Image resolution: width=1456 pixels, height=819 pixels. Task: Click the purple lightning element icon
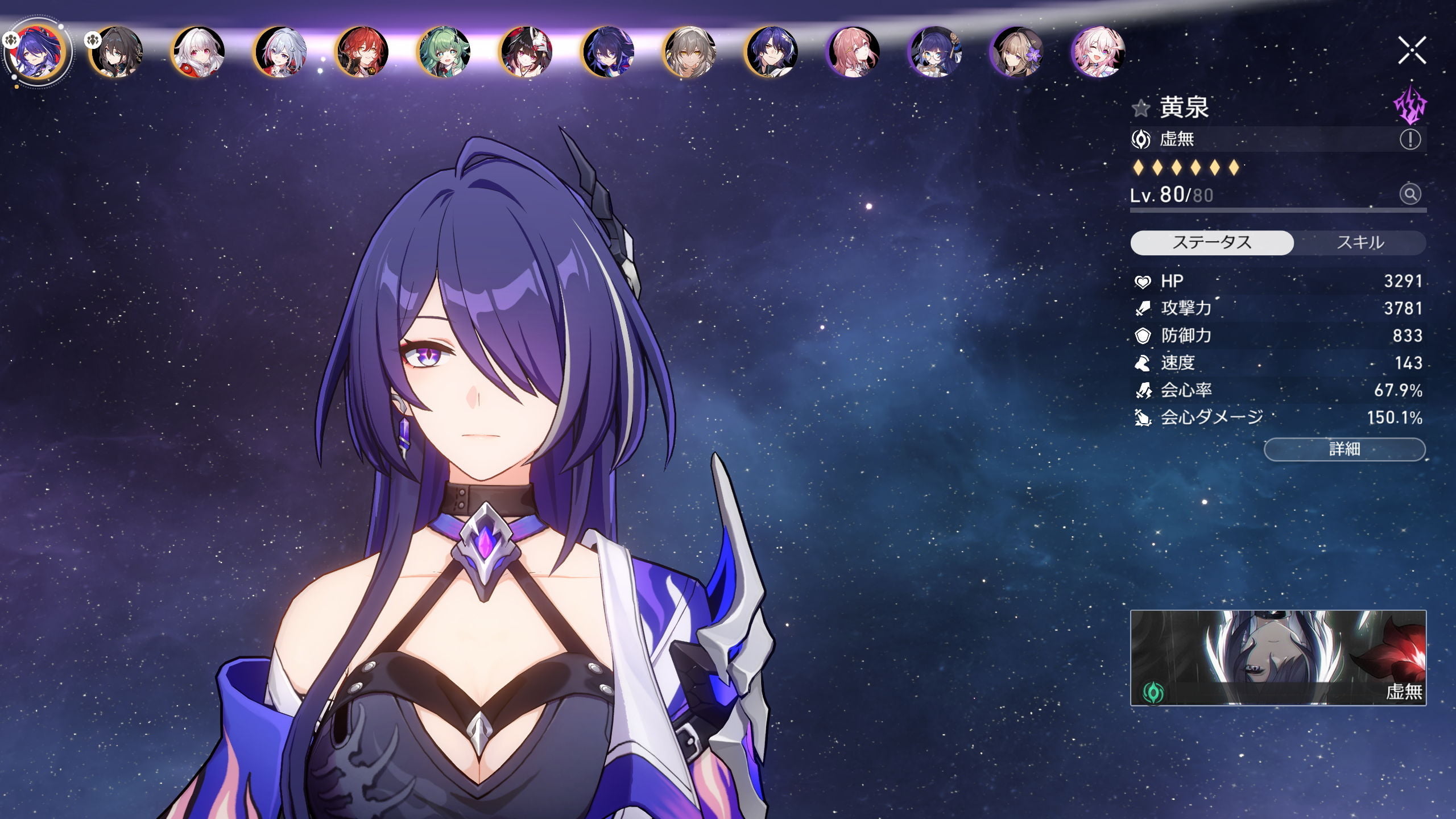click(1410, 105)
